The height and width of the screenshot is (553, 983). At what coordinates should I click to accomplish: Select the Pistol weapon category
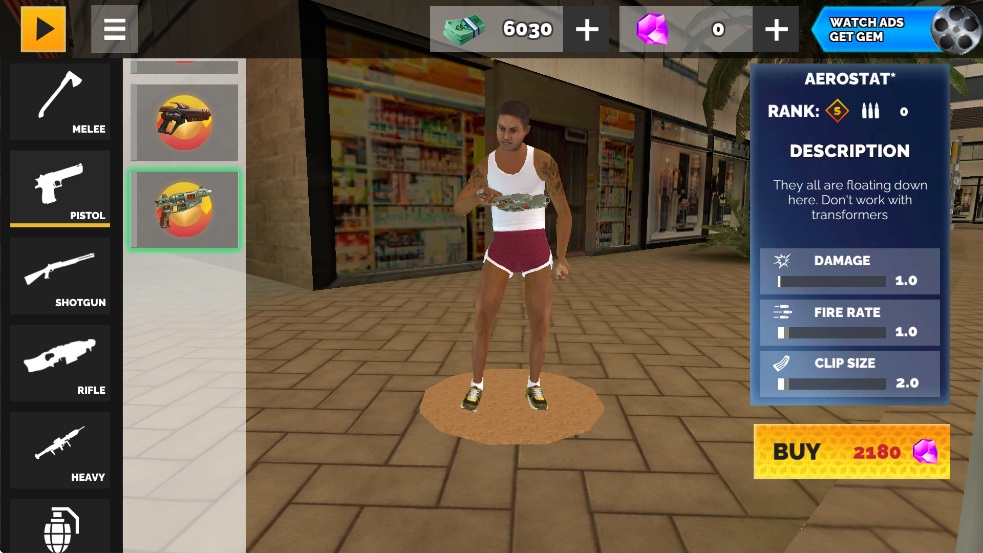click(x=60, y=190)
